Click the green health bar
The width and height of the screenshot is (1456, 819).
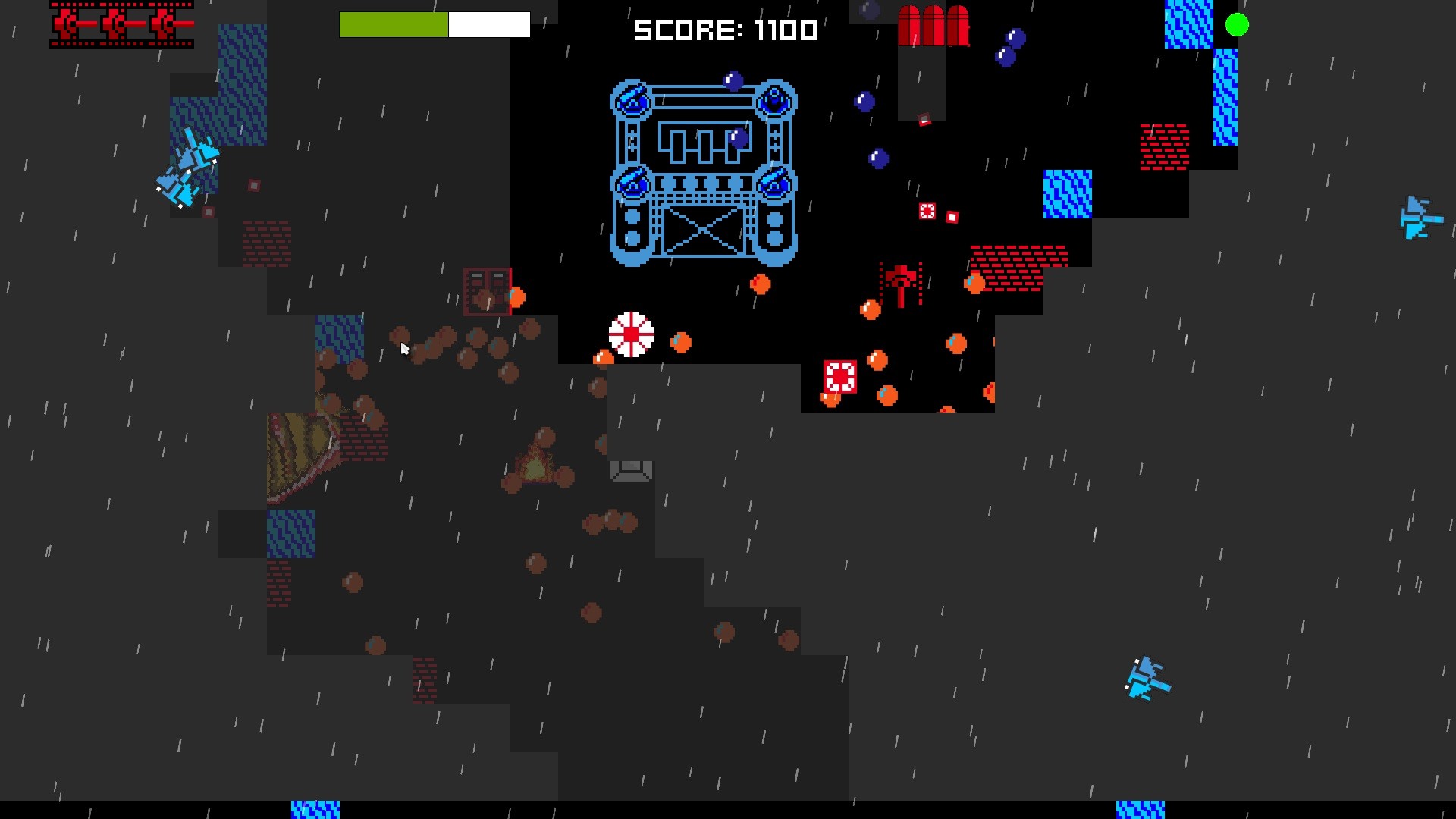[394, 24]
